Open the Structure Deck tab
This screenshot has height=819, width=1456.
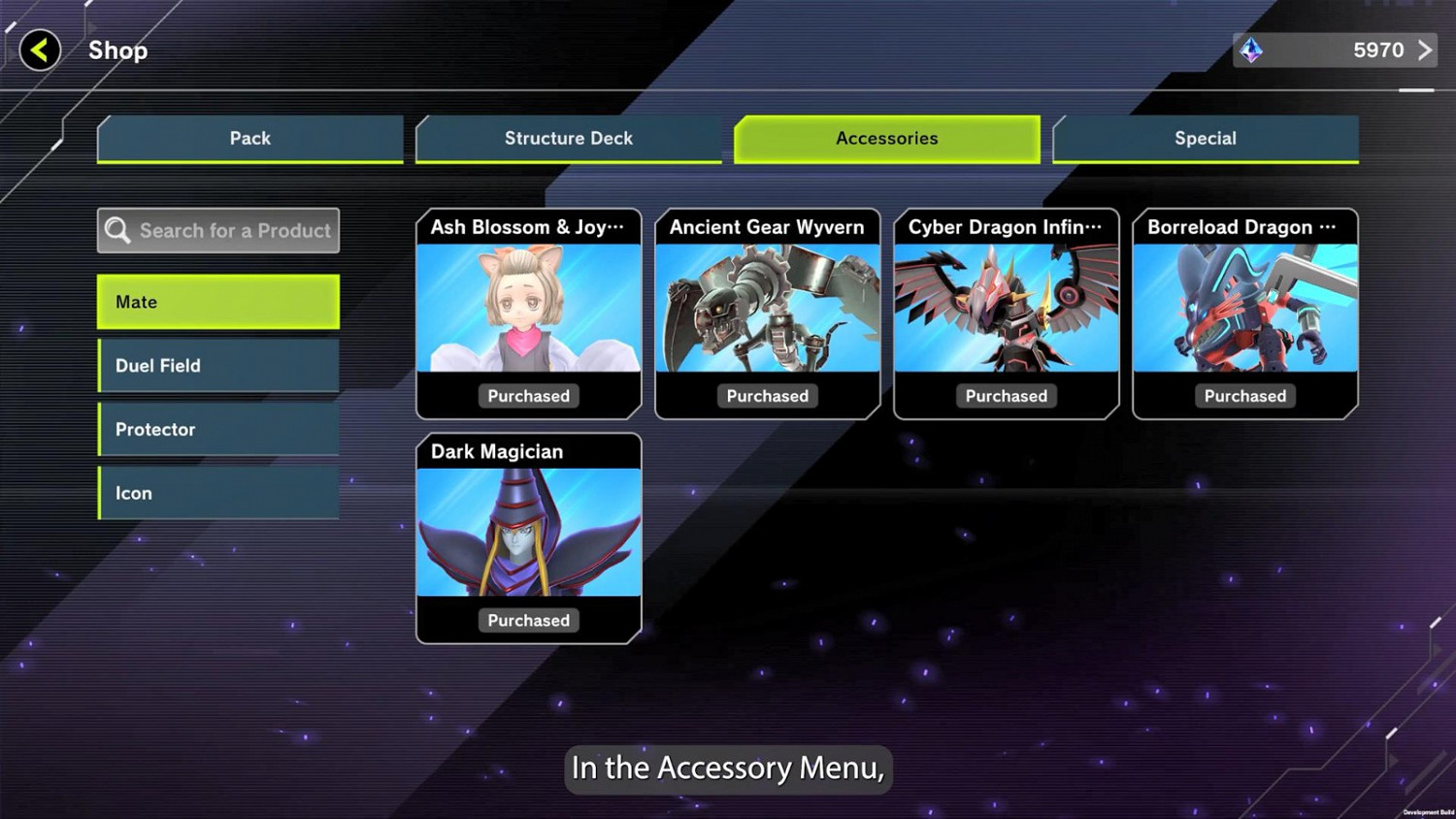569,139
